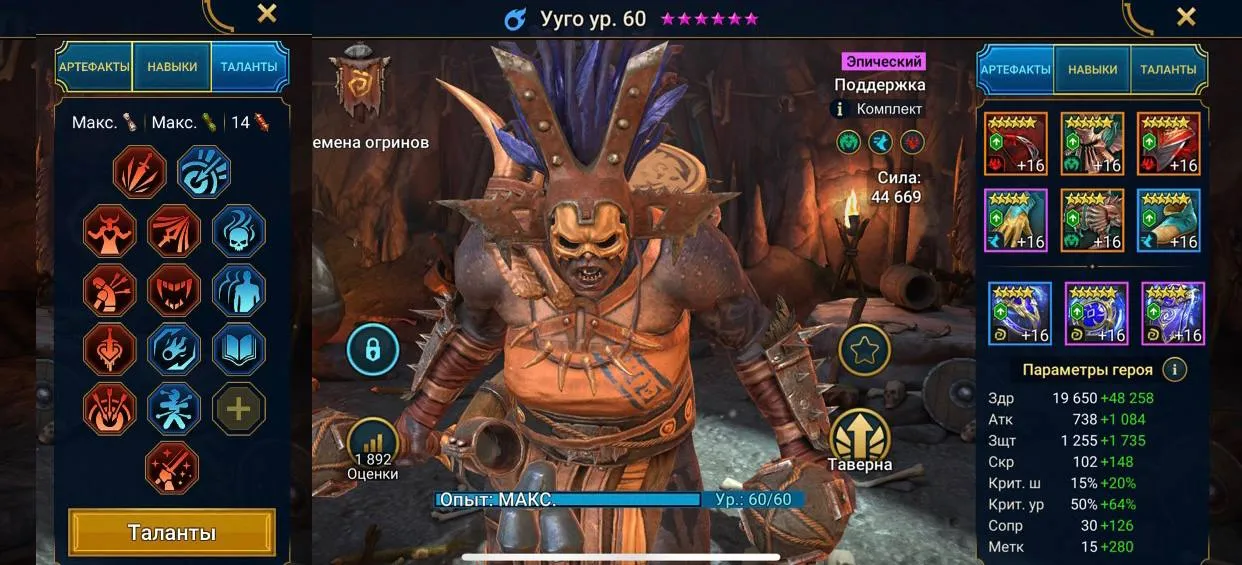1242x565 pixels.
Task: Tap the ogre tribe faction banner
Action: pyautogui.click(x=359, y=83)
